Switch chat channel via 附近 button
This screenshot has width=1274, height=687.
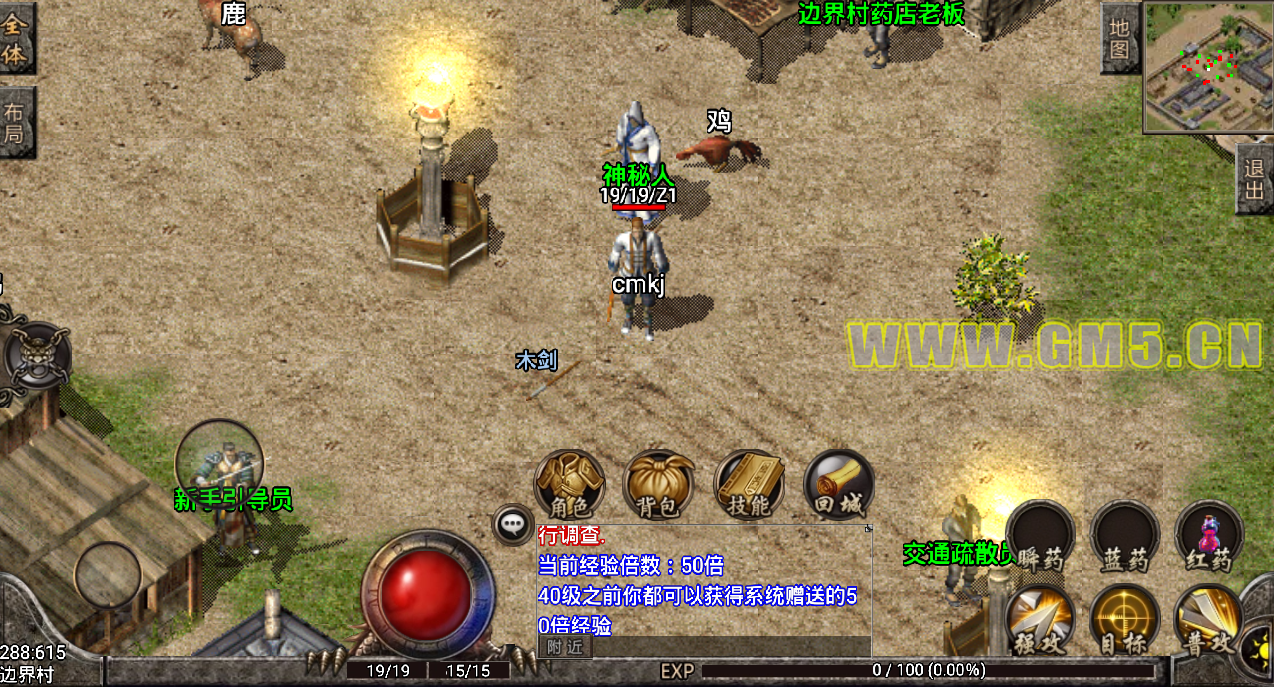[x=565, y=647]
